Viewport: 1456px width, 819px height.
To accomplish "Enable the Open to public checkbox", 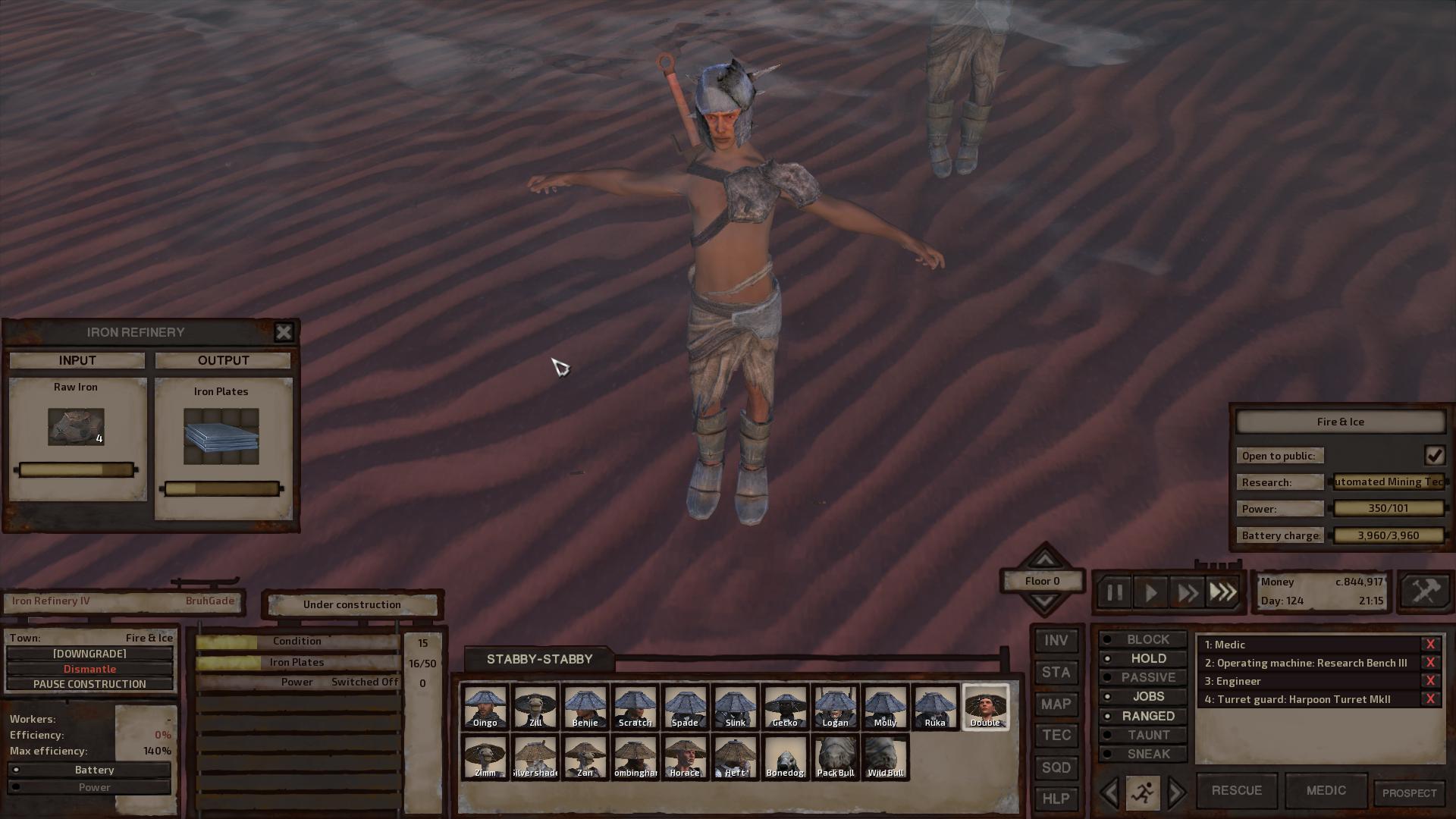I will (x=1434, y=455).
